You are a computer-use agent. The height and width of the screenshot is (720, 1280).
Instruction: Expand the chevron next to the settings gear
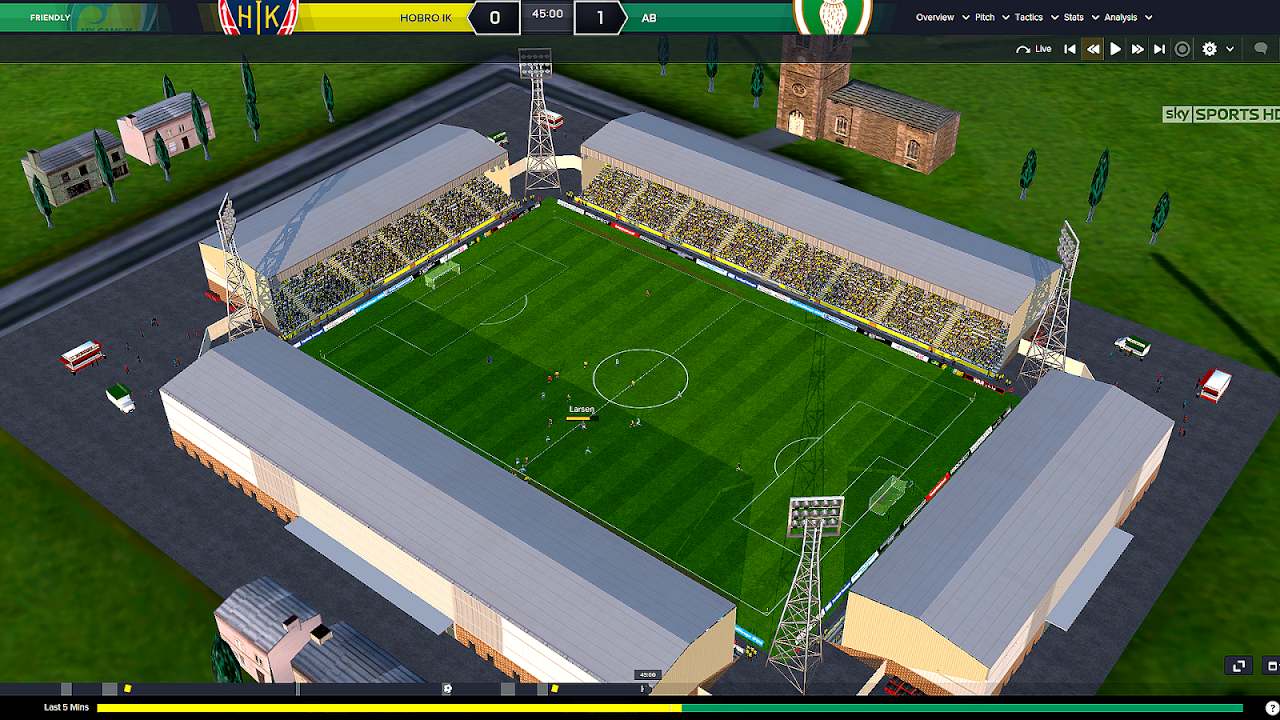1229,48
